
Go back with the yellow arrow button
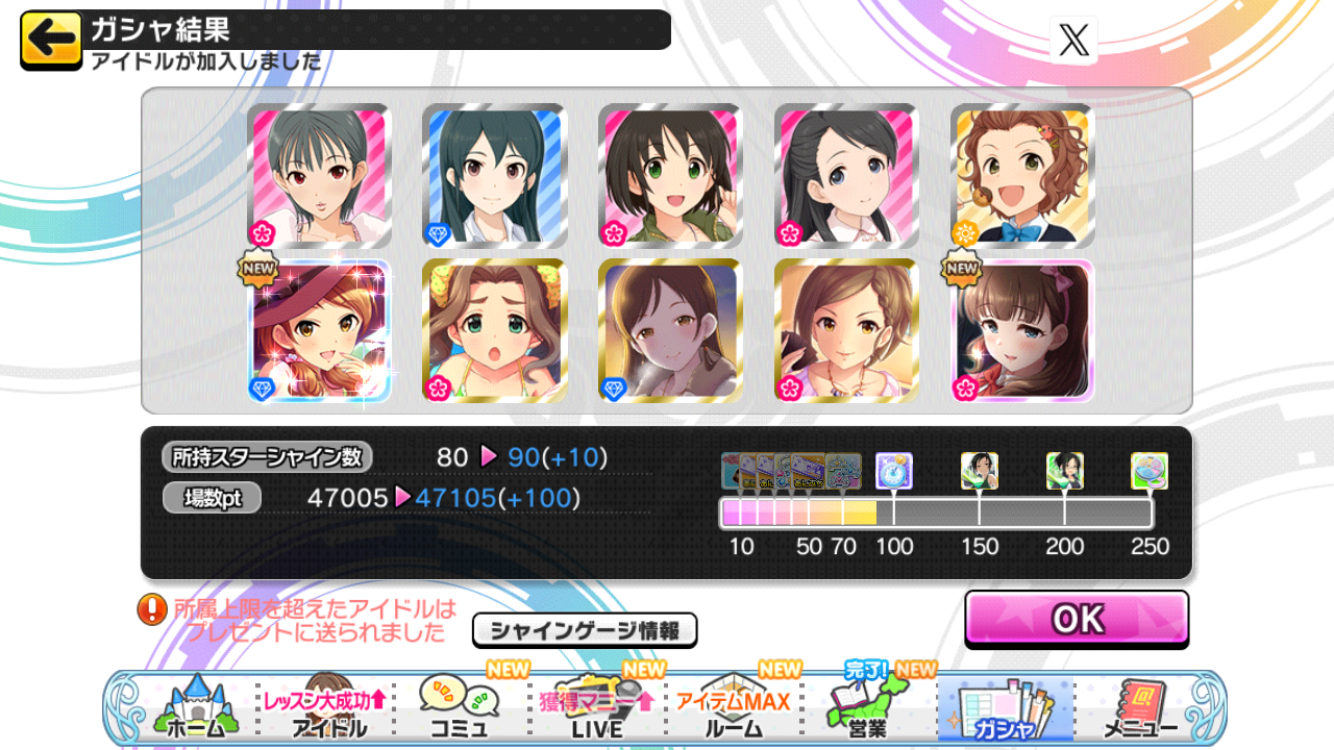51,41
